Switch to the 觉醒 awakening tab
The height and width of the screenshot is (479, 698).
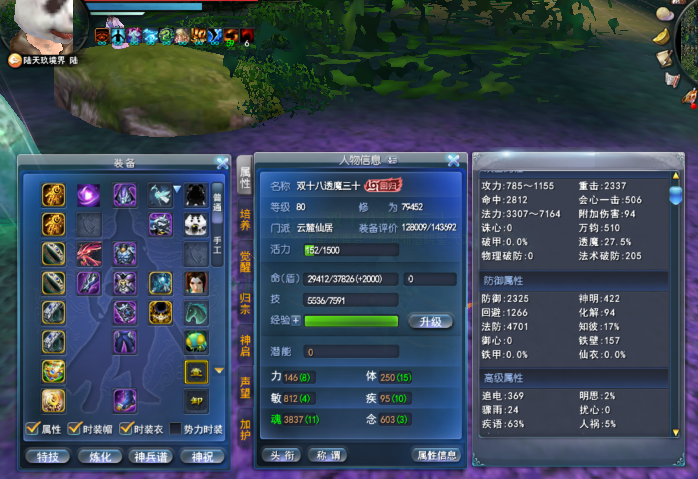244,262
